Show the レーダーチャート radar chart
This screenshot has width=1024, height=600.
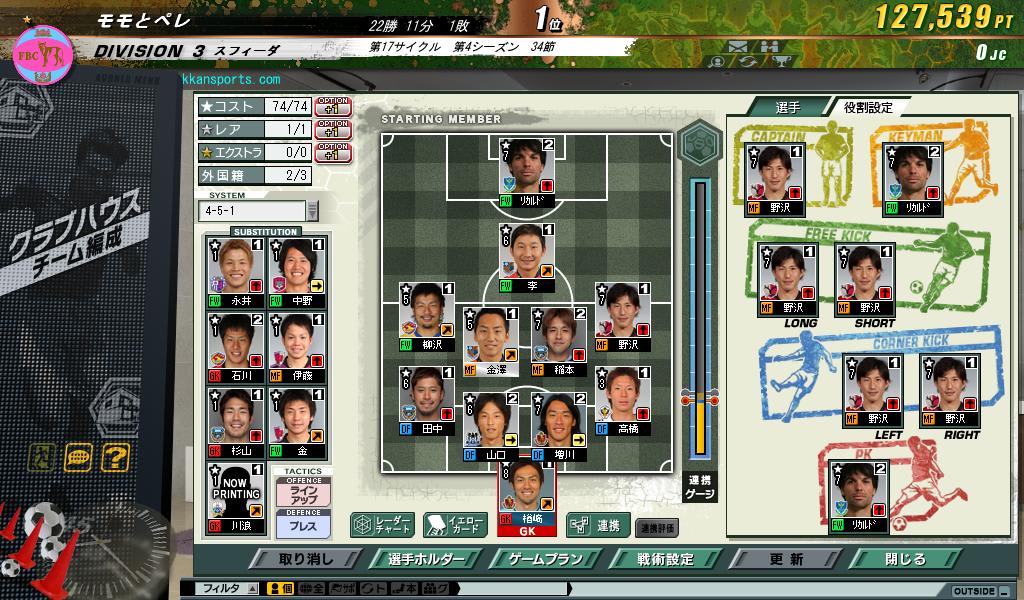coord(383,525)
